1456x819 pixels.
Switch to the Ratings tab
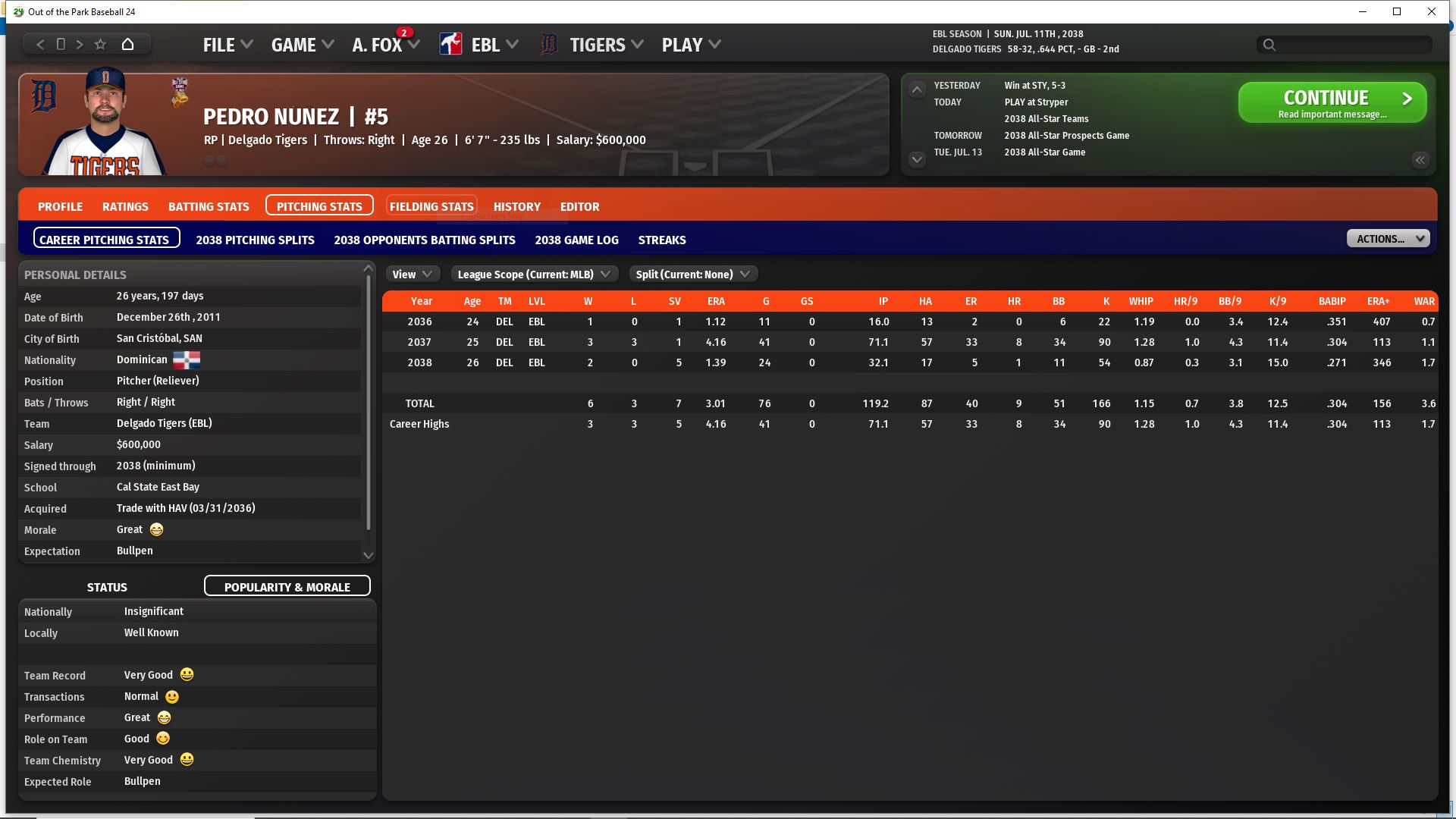(125, 206)
